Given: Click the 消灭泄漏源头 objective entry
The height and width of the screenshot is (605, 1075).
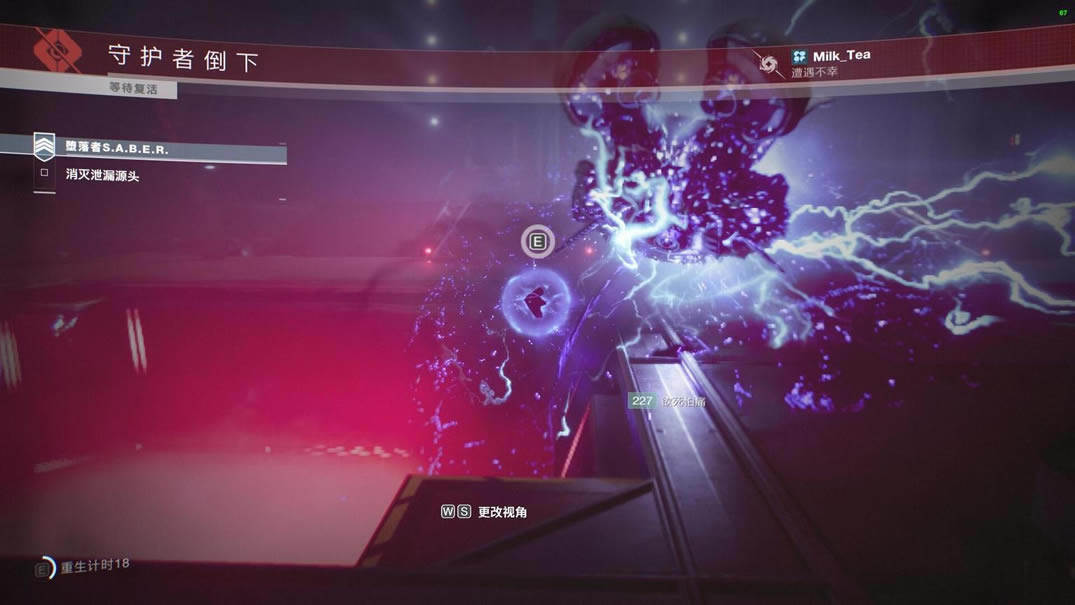Looking at the screenshot, I should pyautogui.click(x=102, y=175).
